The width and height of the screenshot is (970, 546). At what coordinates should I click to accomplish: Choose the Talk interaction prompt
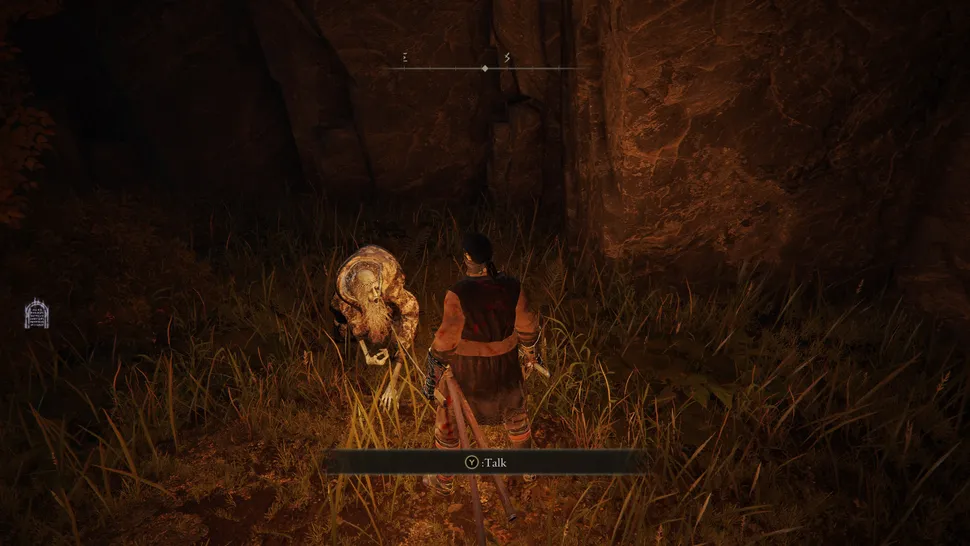[485, 462]
